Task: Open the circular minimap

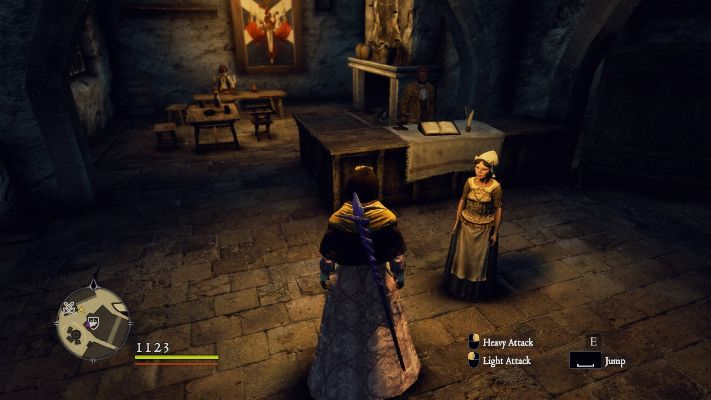Action: coord(93,322)
